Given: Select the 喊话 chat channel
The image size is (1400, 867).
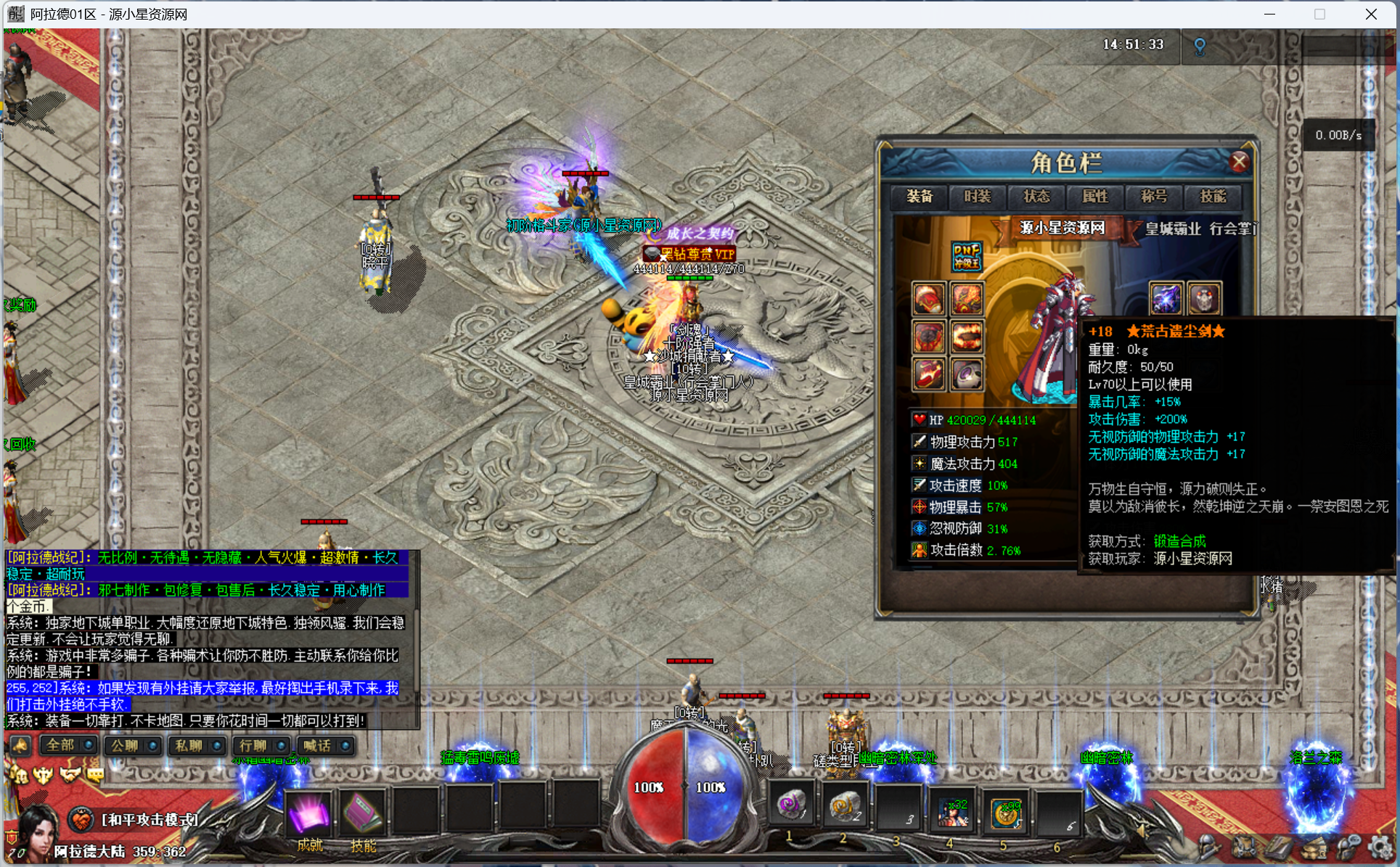Looking at the screenshot, I should 324,745.
